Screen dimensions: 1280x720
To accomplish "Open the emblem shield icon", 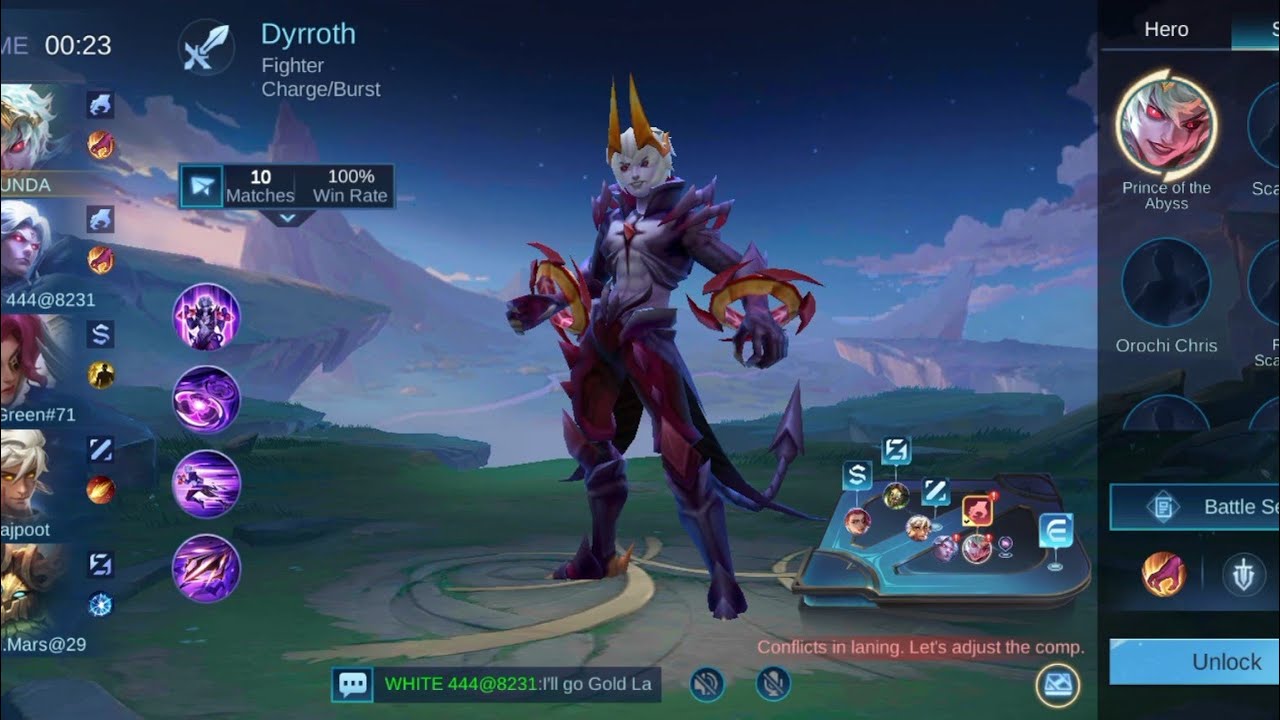I will (x=1244, y=575).
